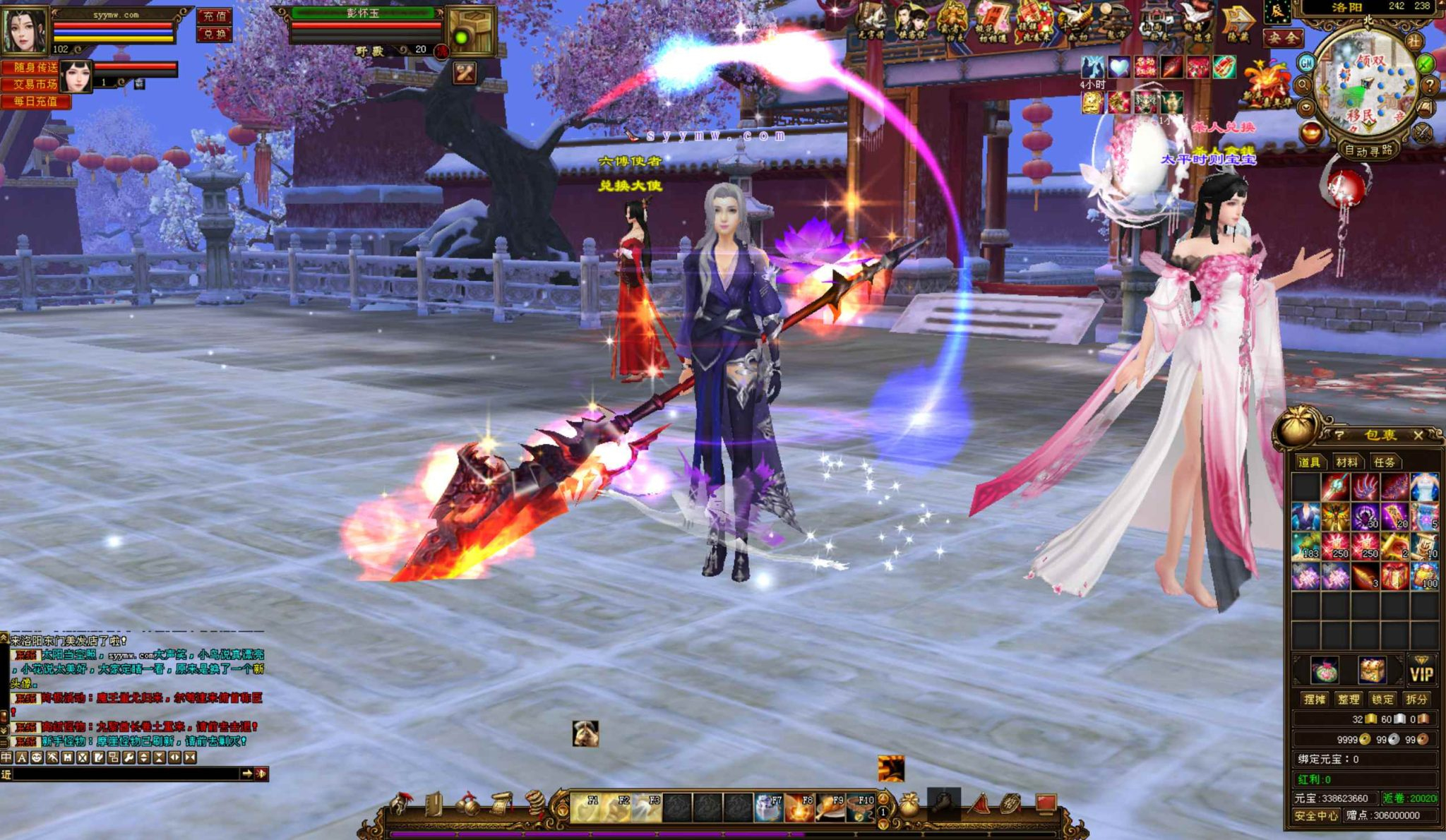Select the red gift box item
Viewport: 1446px width, 840px height.
coord(1394,577)
